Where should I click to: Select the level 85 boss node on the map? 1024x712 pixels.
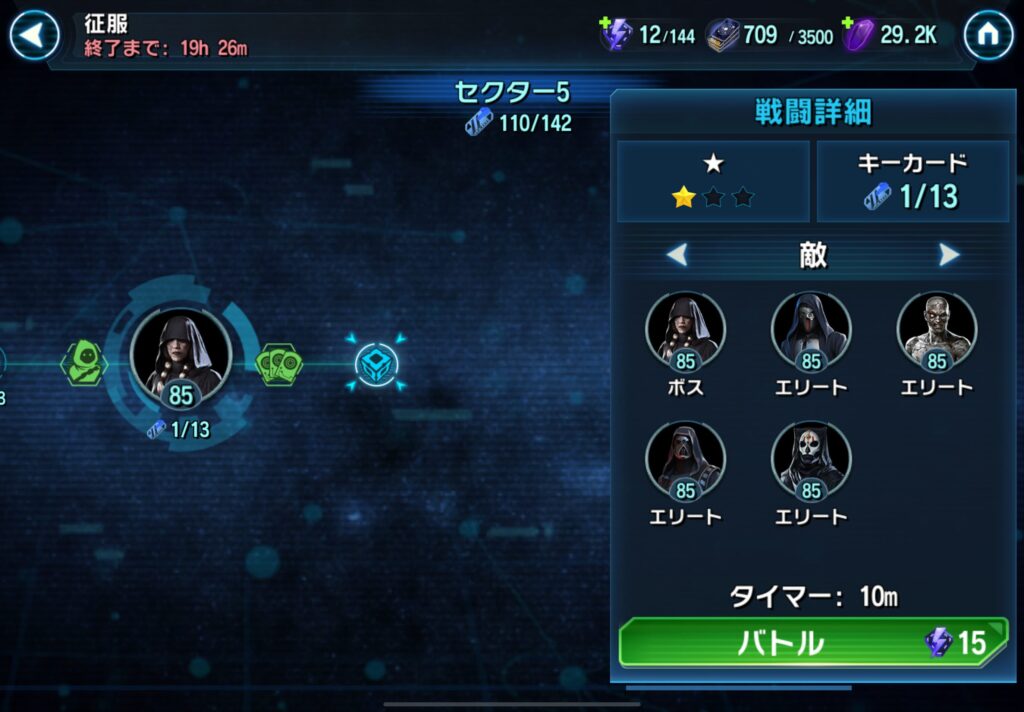tap(181, 354)
